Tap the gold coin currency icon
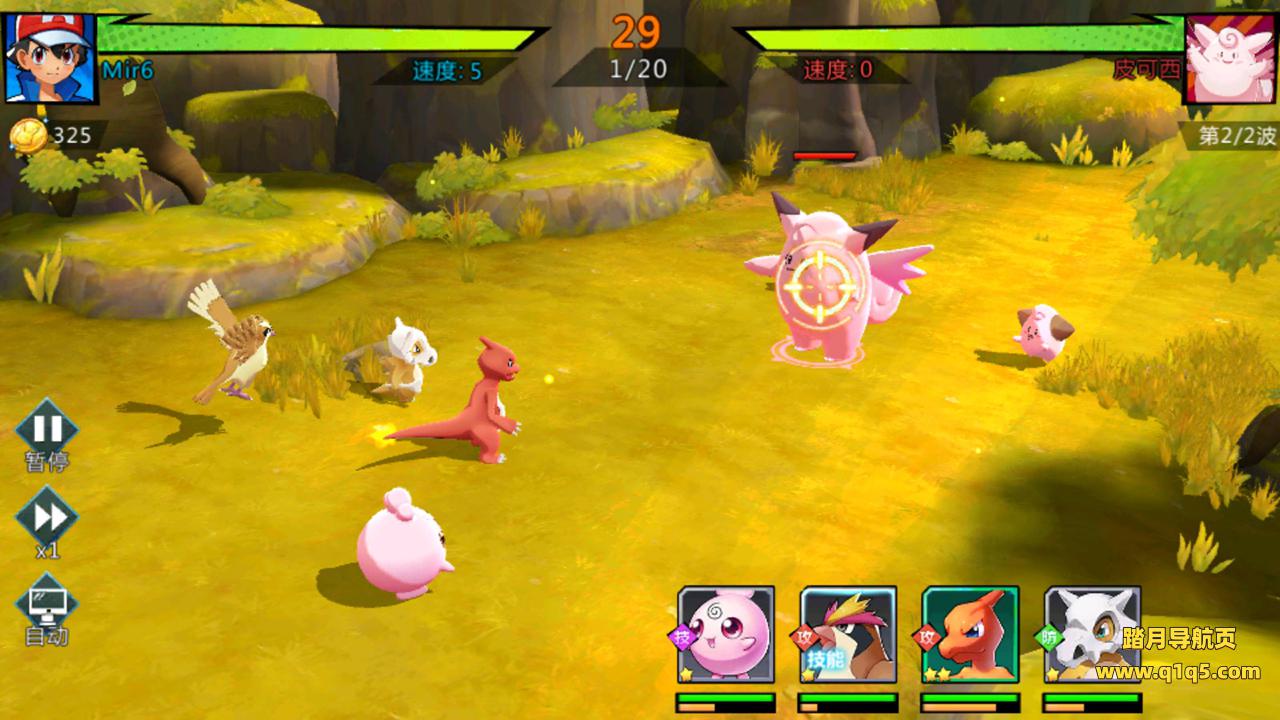 (x=29, y=136)
